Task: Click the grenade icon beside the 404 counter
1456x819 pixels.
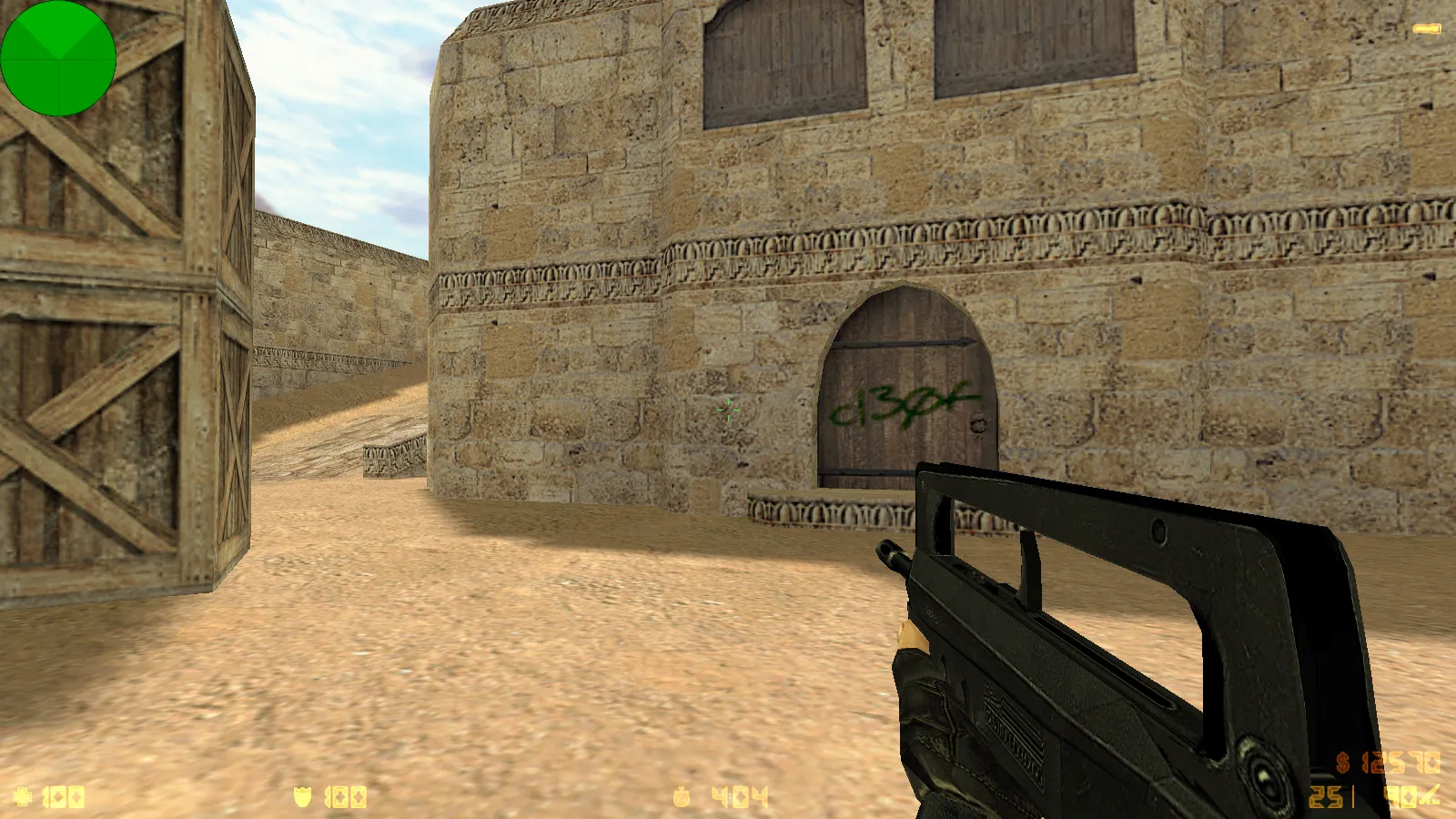Action: (681, 798)
